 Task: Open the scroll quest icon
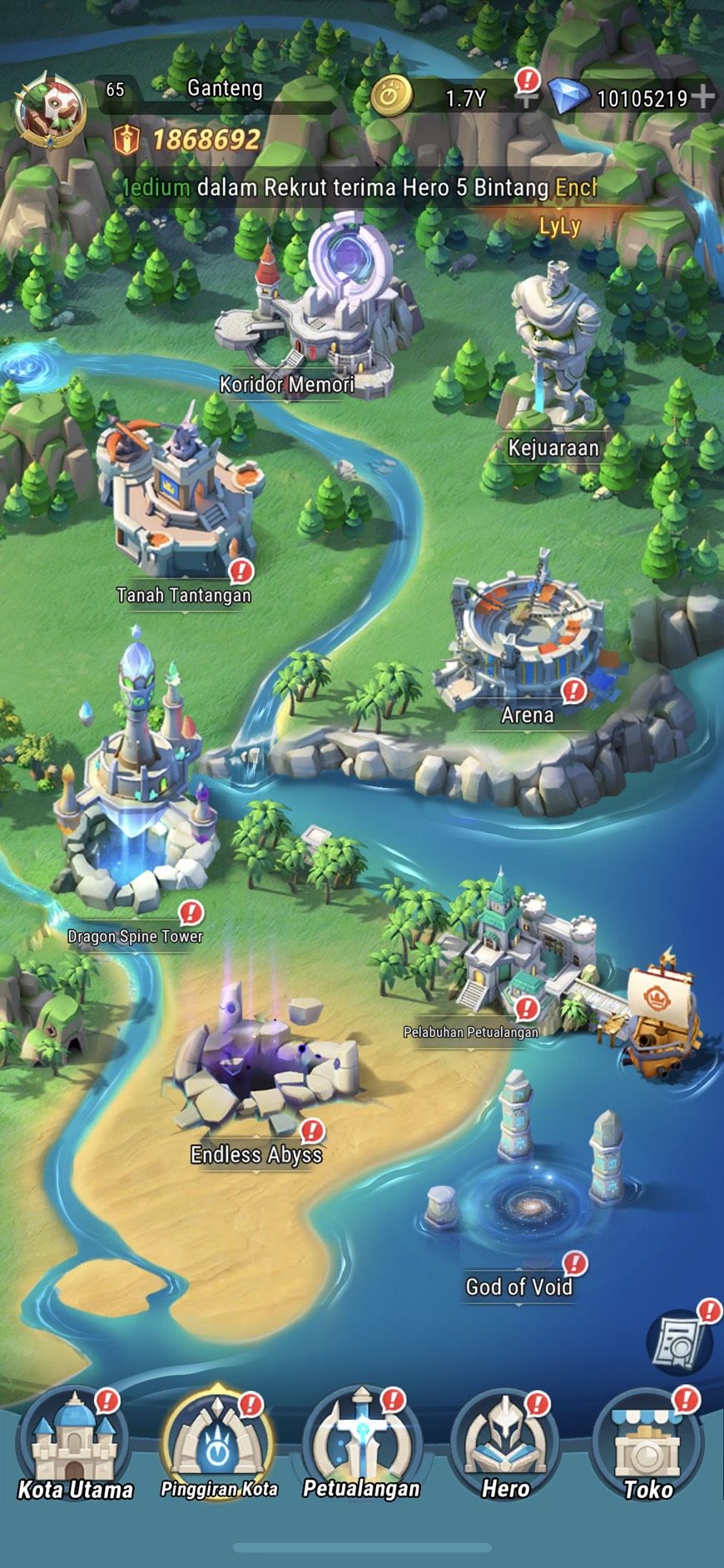[x=679, y=1340]
